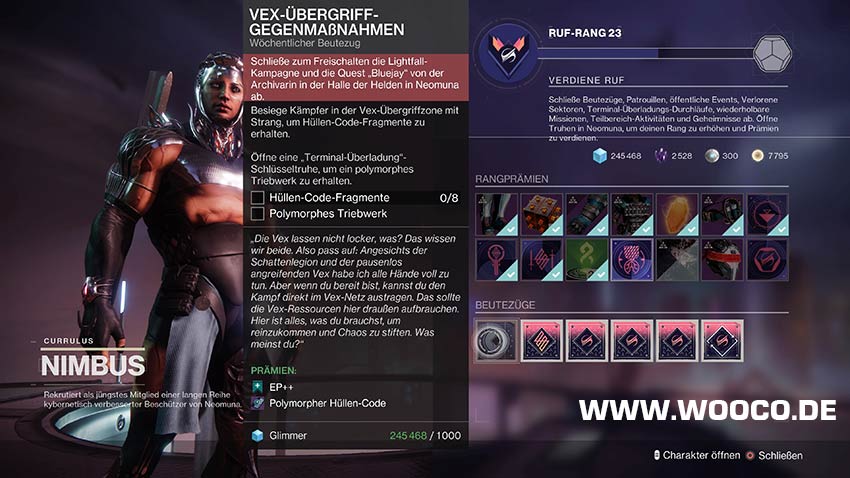Select the red-visor helmet rank reward
Image resolution: width=850 pixels, height=478 pixels.
point(722,259)
